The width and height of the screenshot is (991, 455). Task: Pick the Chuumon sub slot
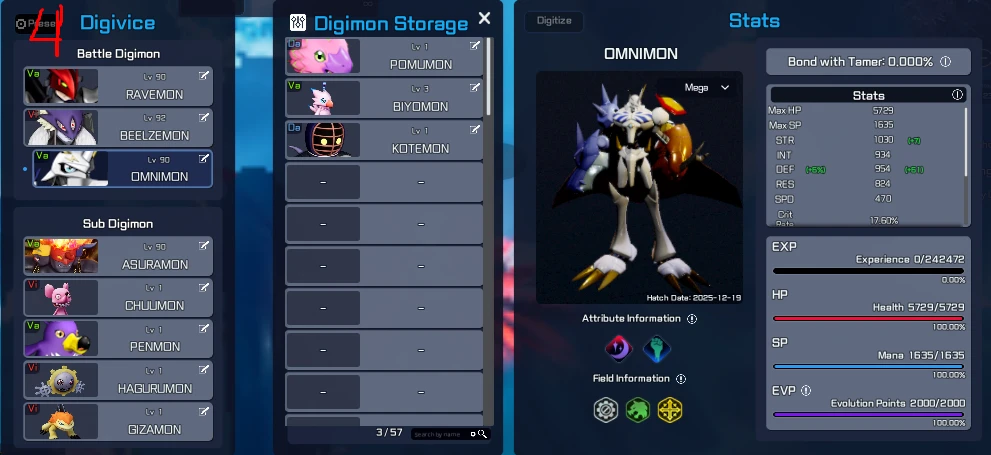coord(118,298)
